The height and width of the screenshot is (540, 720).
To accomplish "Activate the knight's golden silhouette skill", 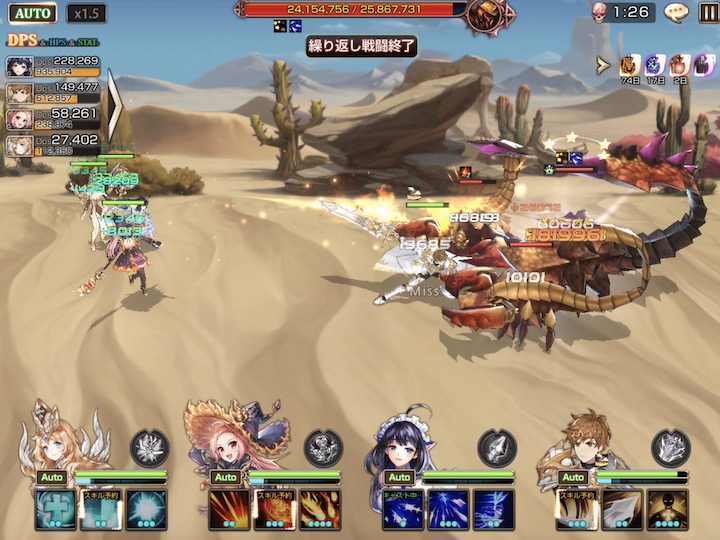I will tap(667, 509).
